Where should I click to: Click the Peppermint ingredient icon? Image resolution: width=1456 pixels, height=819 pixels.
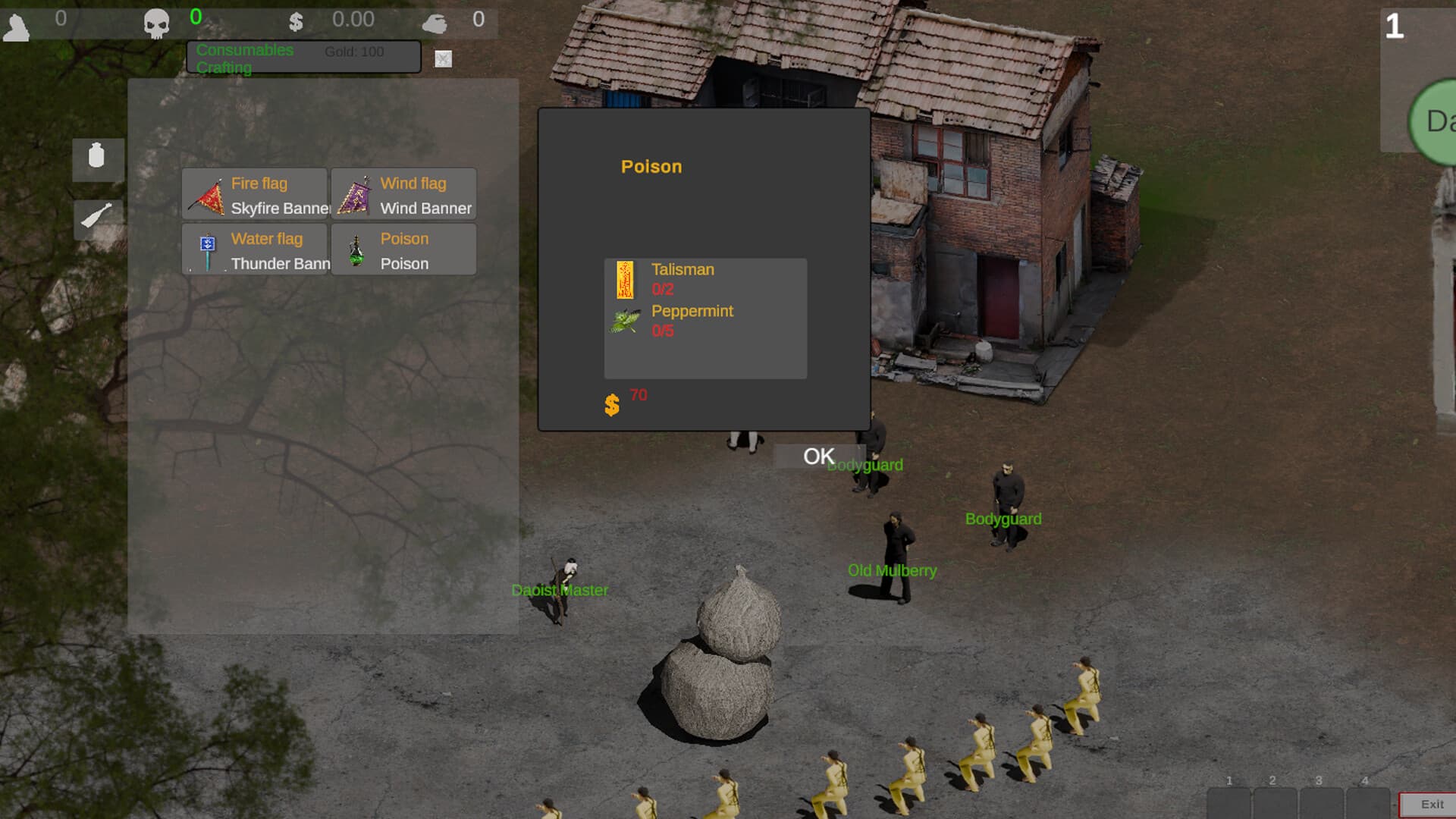pyautogui.click(x=626, y=321)
